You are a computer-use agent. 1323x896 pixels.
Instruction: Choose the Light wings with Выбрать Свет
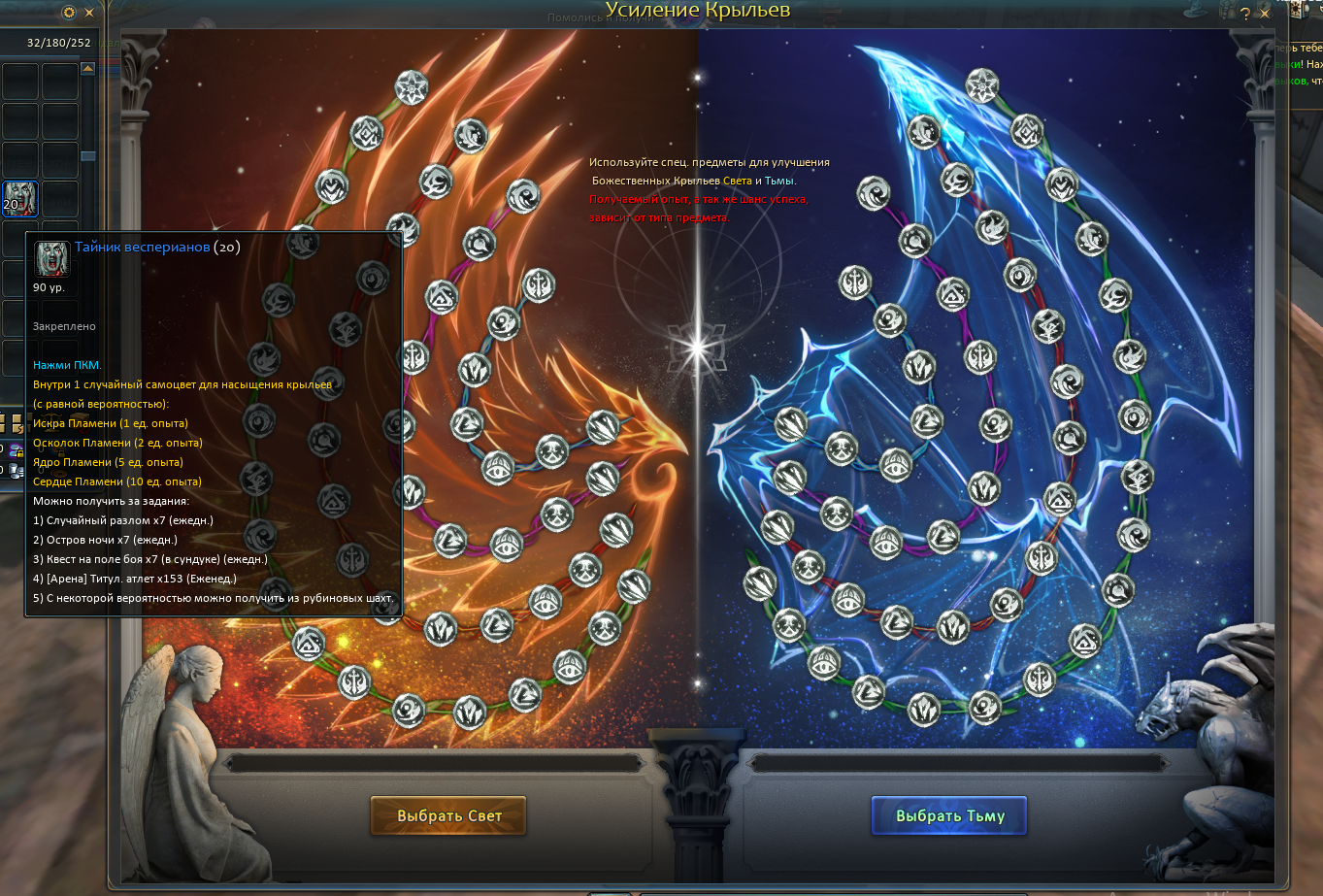pyautogui.click(x=448, y=815)
